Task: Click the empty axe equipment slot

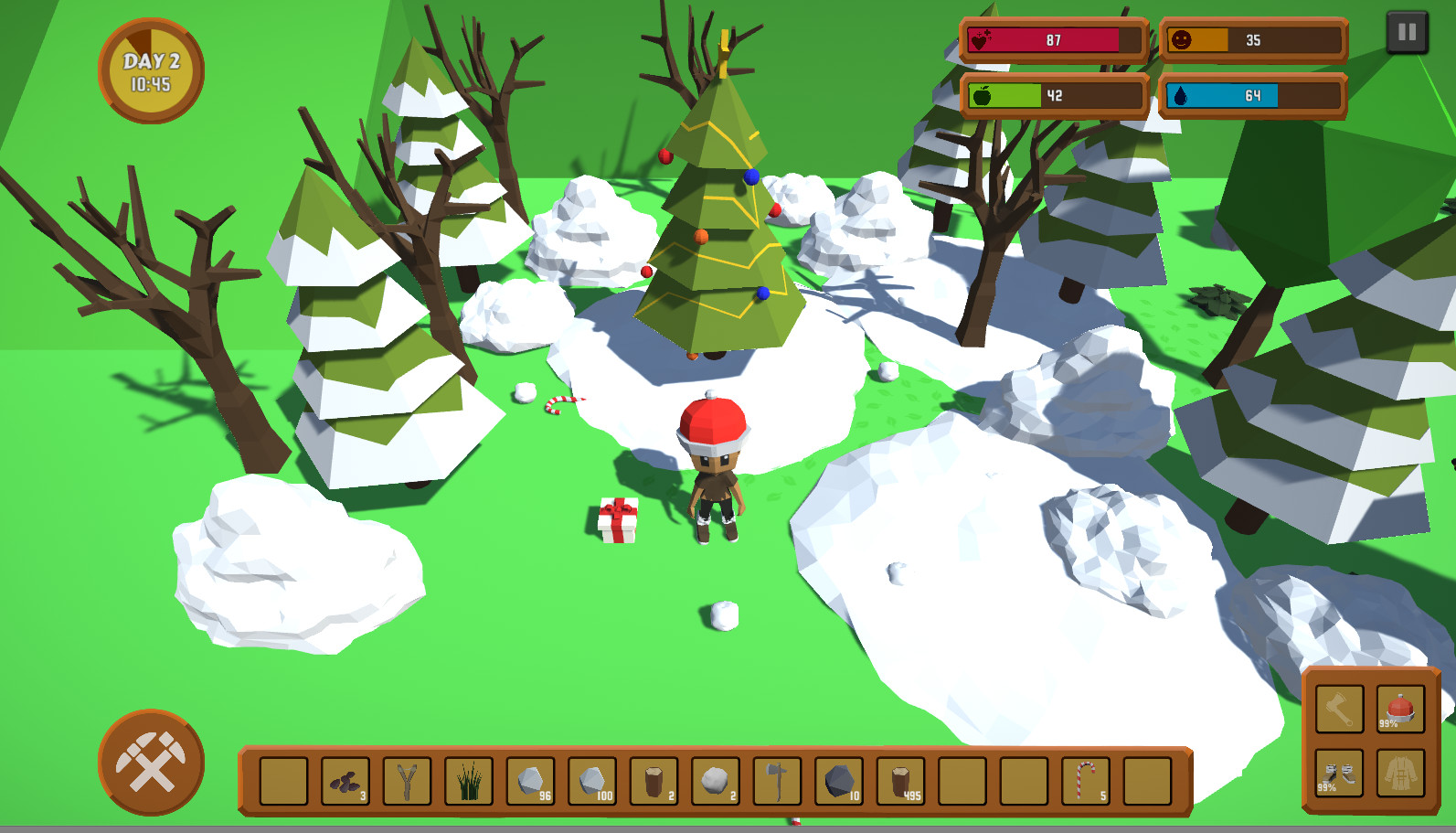Action: click(1339, 709)
